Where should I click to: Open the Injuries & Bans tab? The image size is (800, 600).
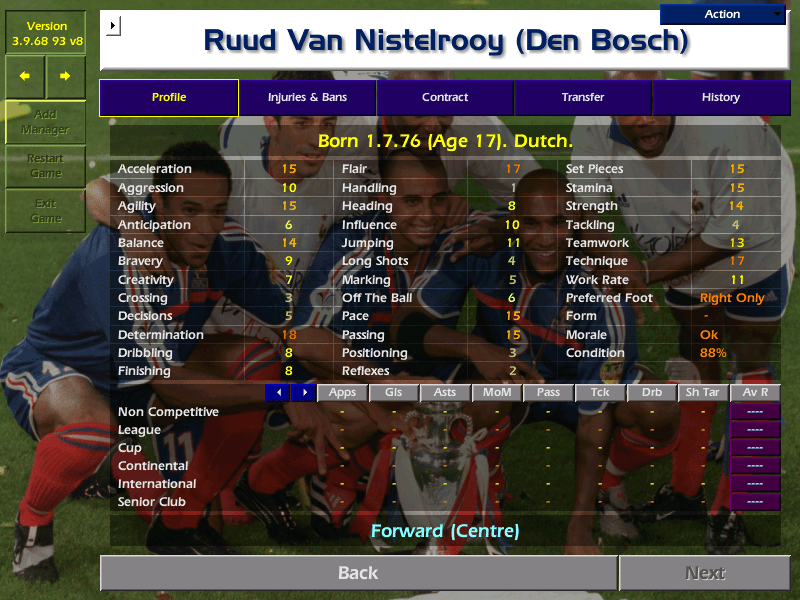(x=307, y=97)
